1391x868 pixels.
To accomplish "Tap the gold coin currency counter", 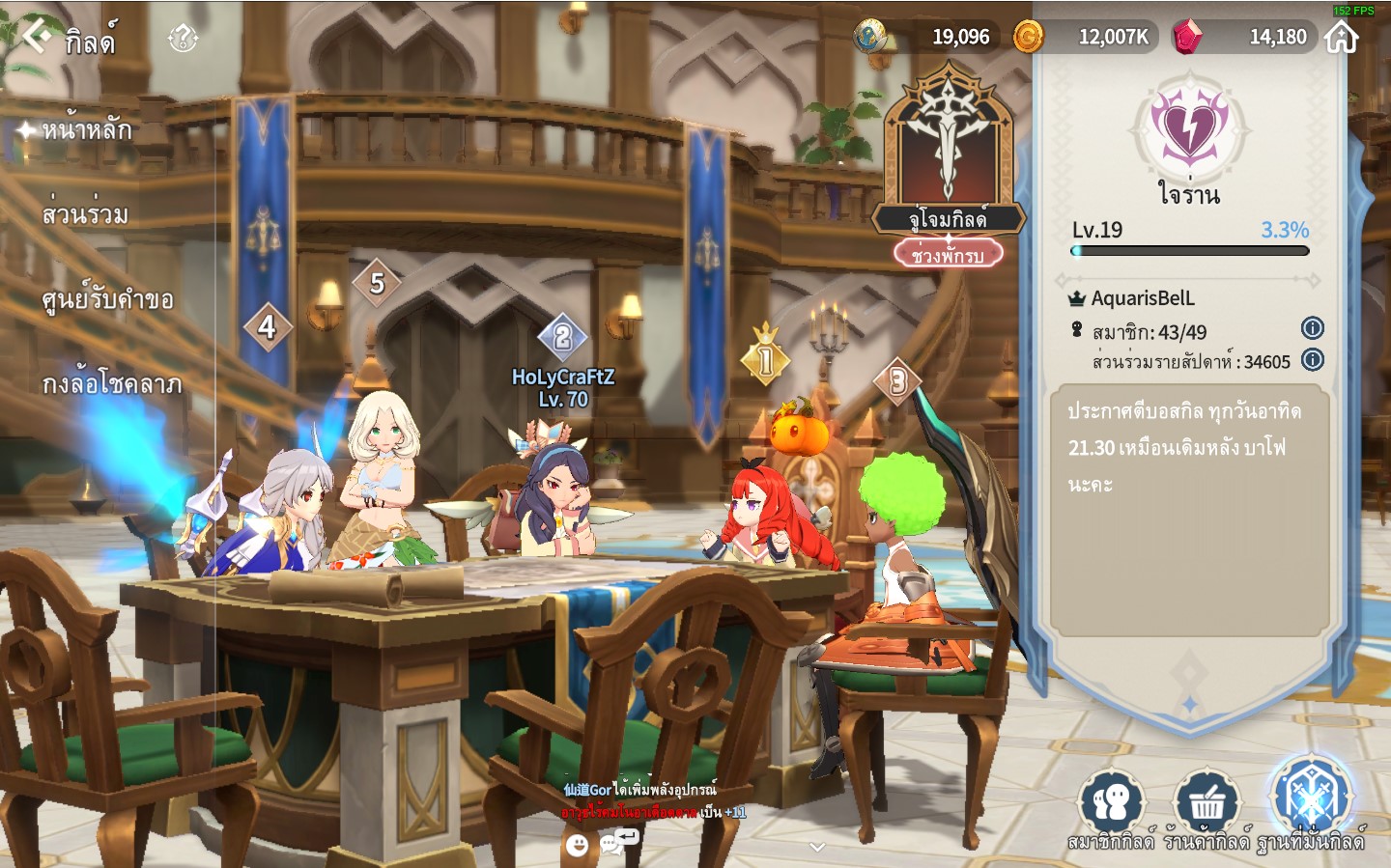I will pos(1084,38).
